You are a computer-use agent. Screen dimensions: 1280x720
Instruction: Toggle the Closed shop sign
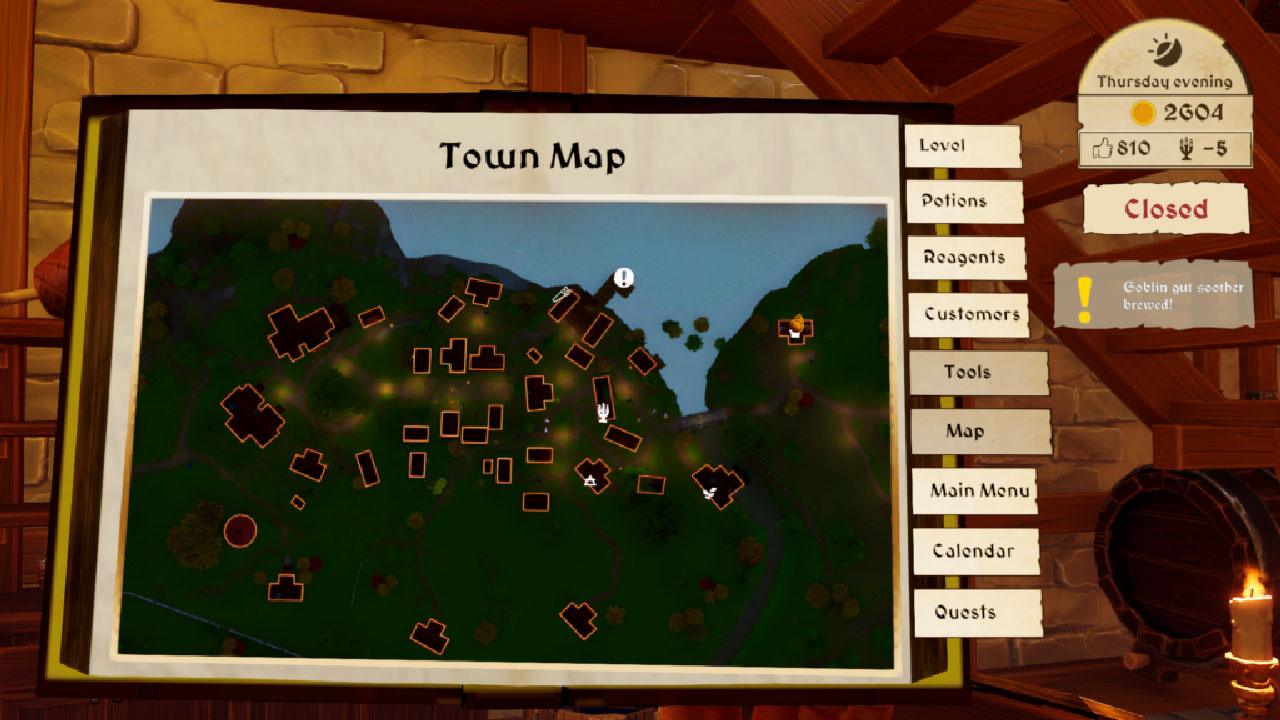1166,209
